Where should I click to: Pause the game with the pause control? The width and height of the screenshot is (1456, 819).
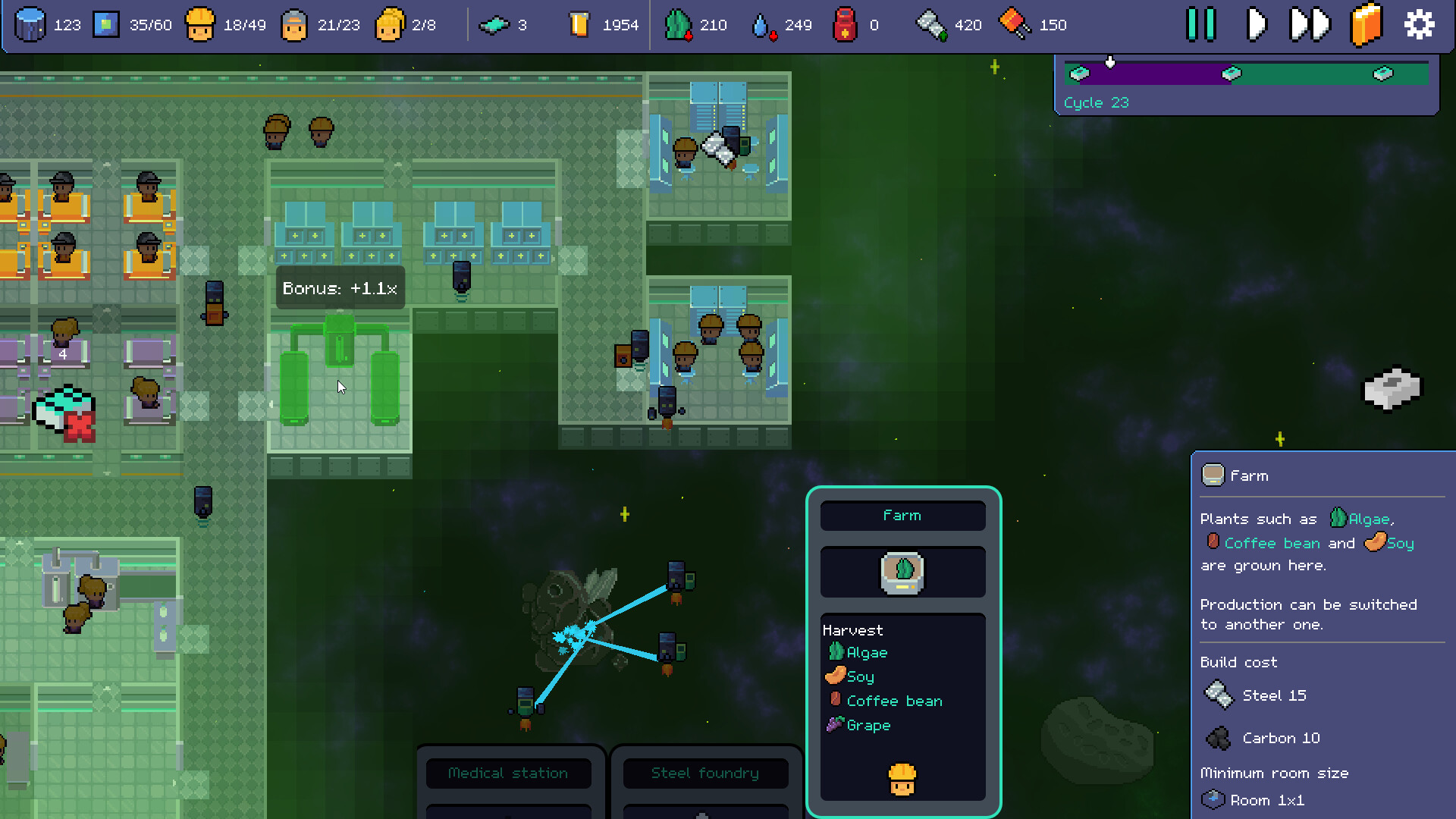coord(1200,24)
